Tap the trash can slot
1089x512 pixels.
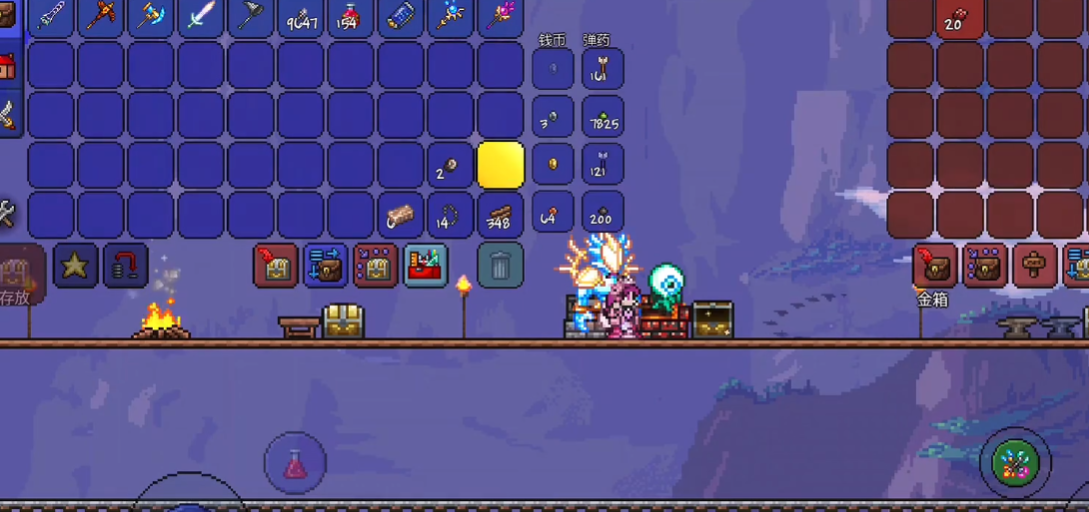click(500, 265)
